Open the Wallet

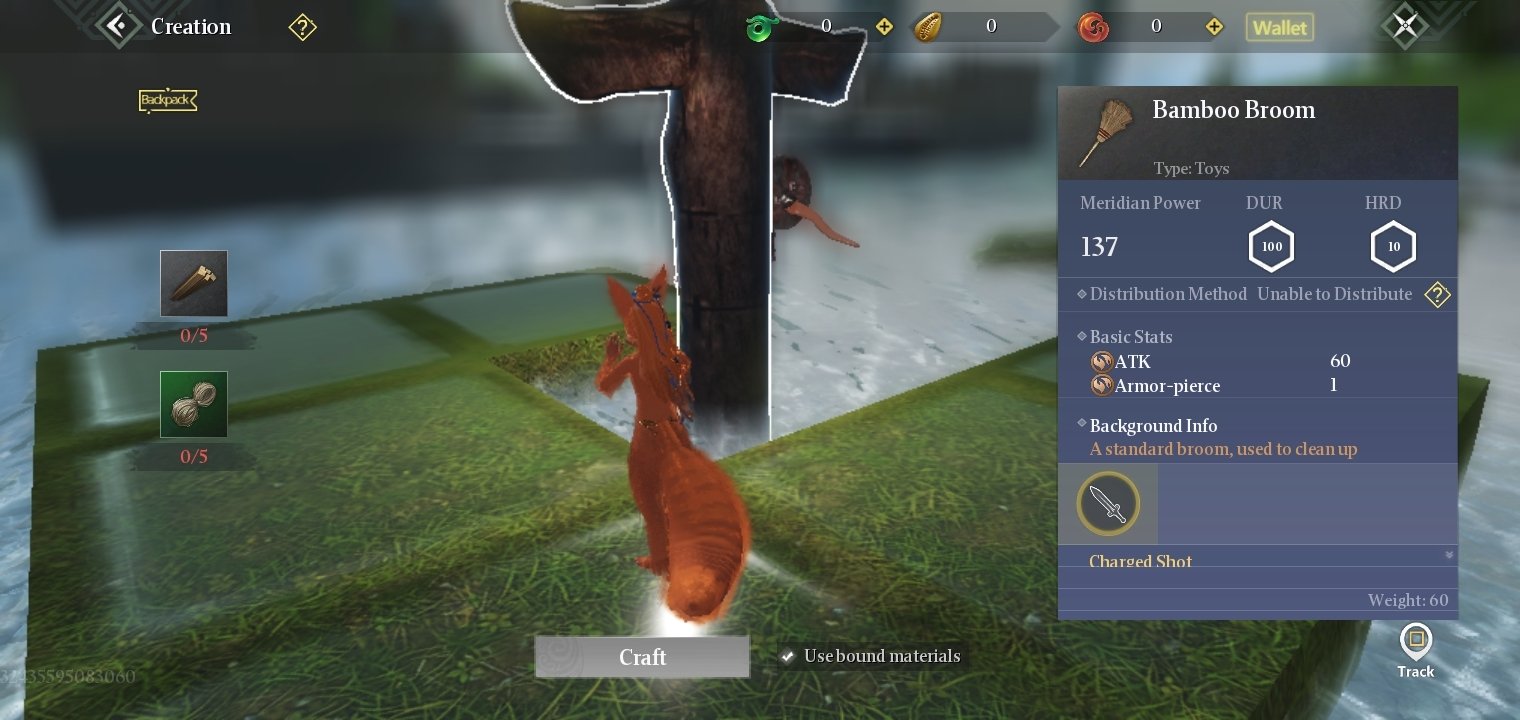(x=1279, y=28)
